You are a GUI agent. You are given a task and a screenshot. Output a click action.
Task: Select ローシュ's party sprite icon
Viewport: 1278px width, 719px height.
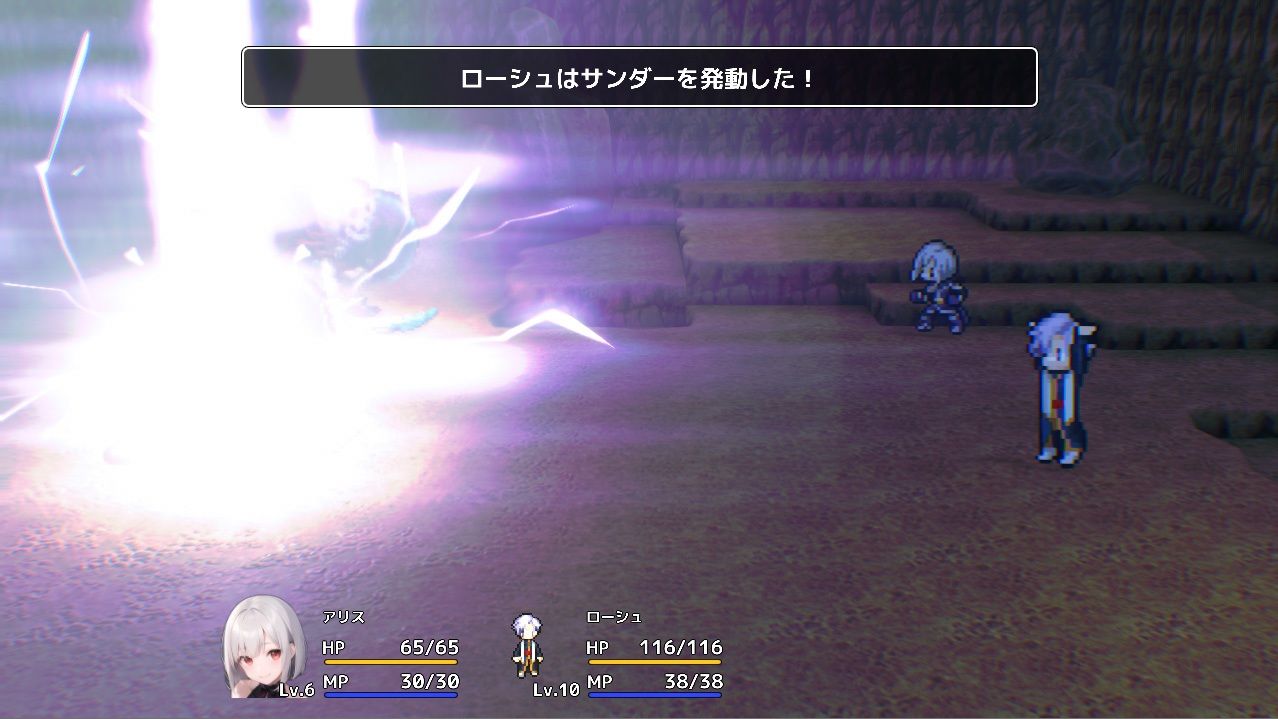pyautogui.click(x=525, y=645)
